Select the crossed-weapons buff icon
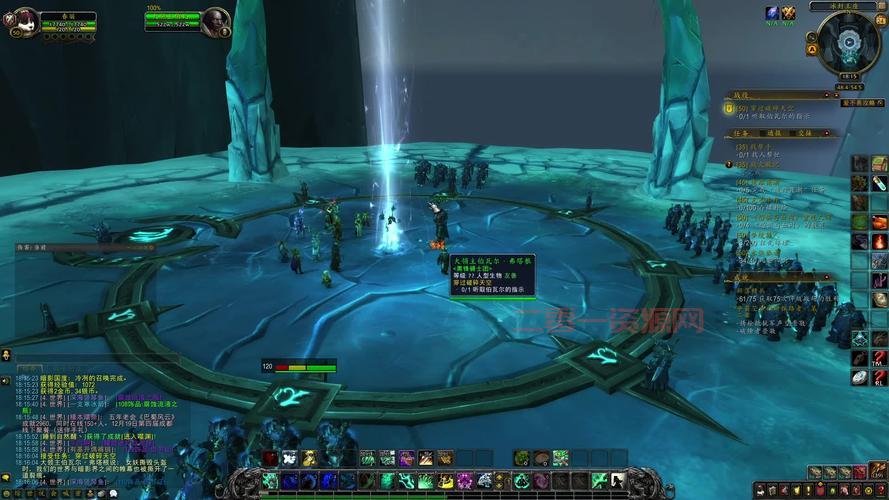The image size is (889, 500). (x=789, y=13)
